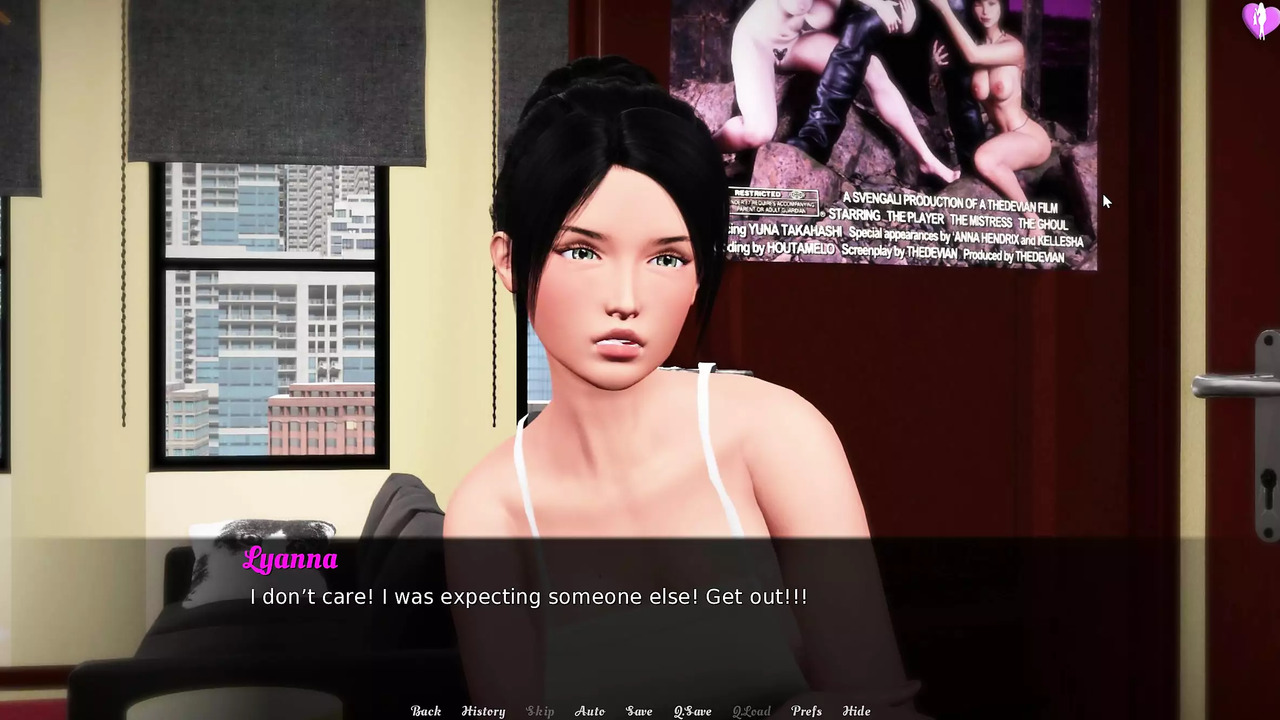Toggle Auto advance mode

[590, 711]
